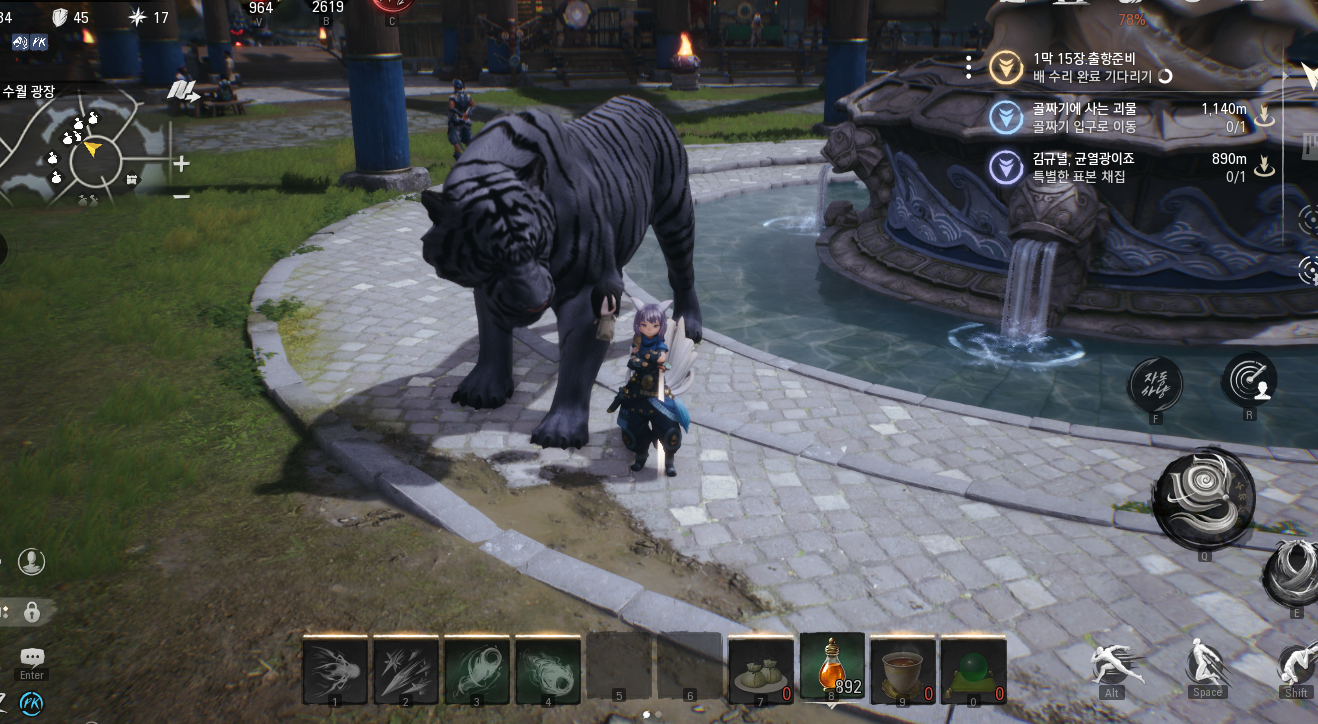Trigger the fireball skill in slot 4

(548, 669)
